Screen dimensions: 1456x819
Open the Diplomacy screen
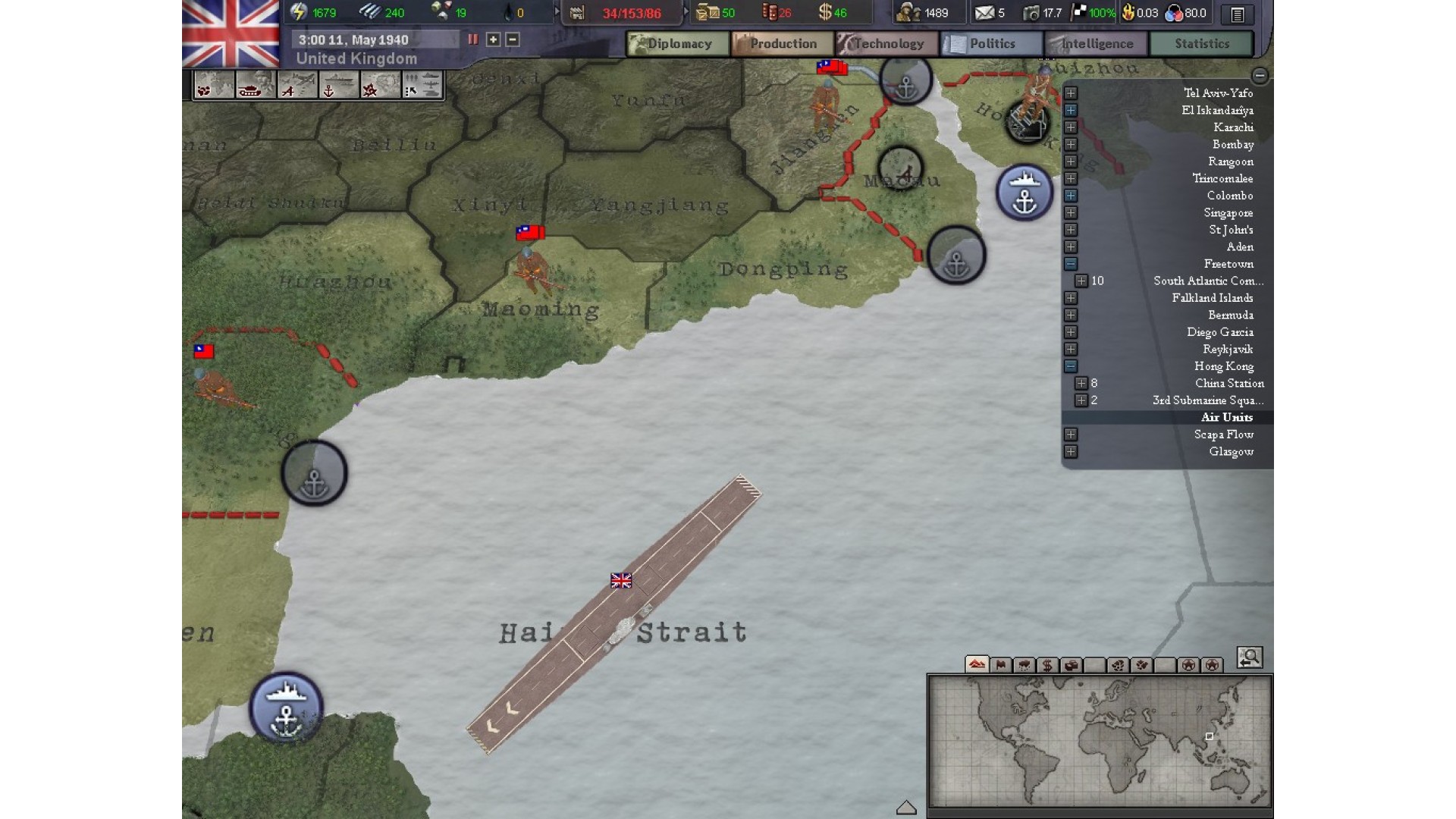[x=678, y=44]
